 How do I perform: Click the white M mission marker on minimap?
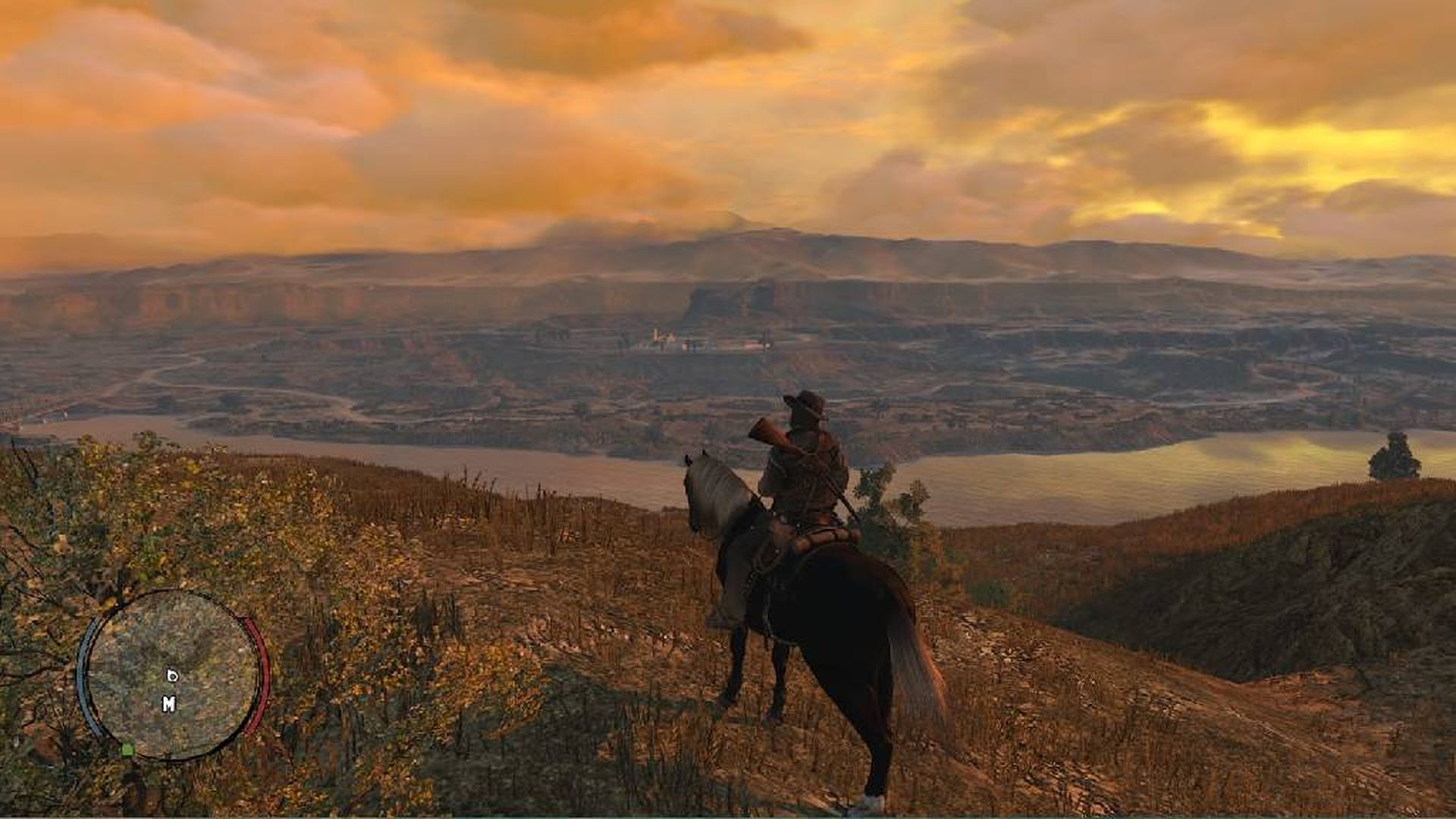(x=170, y=703)
